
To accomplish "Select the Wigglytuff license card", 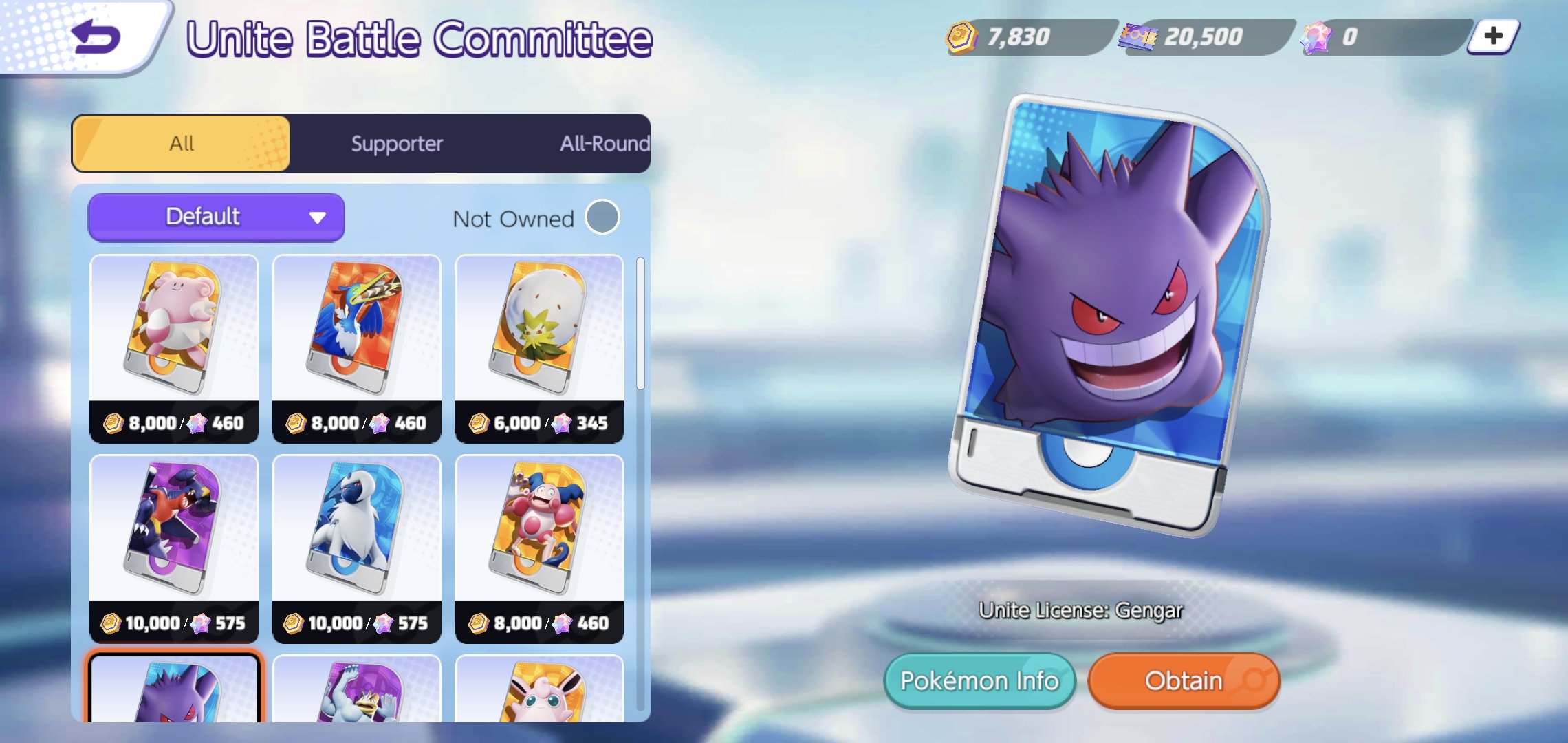I will coord(539,690).
